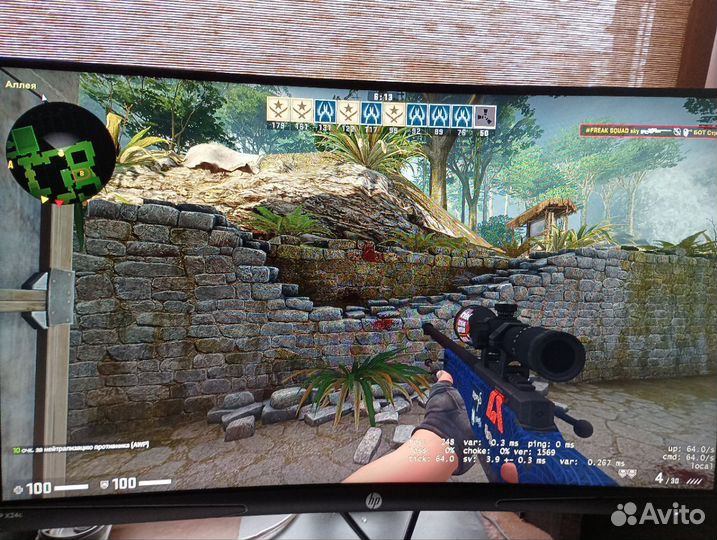Select the leading player avatar scoring 178
Screen dimensions: 717x540
coord(278,112)
